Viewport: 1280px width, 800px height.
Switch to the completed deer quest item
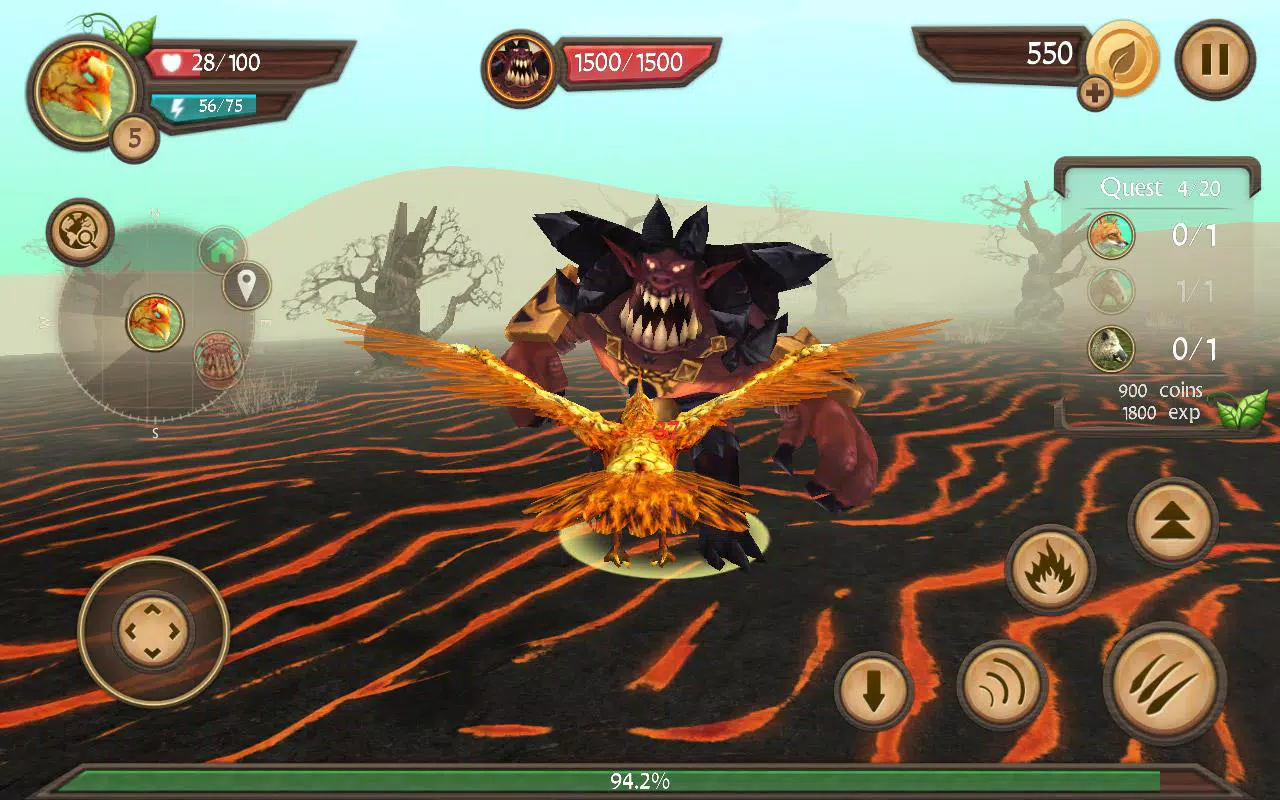[1111, 293]
